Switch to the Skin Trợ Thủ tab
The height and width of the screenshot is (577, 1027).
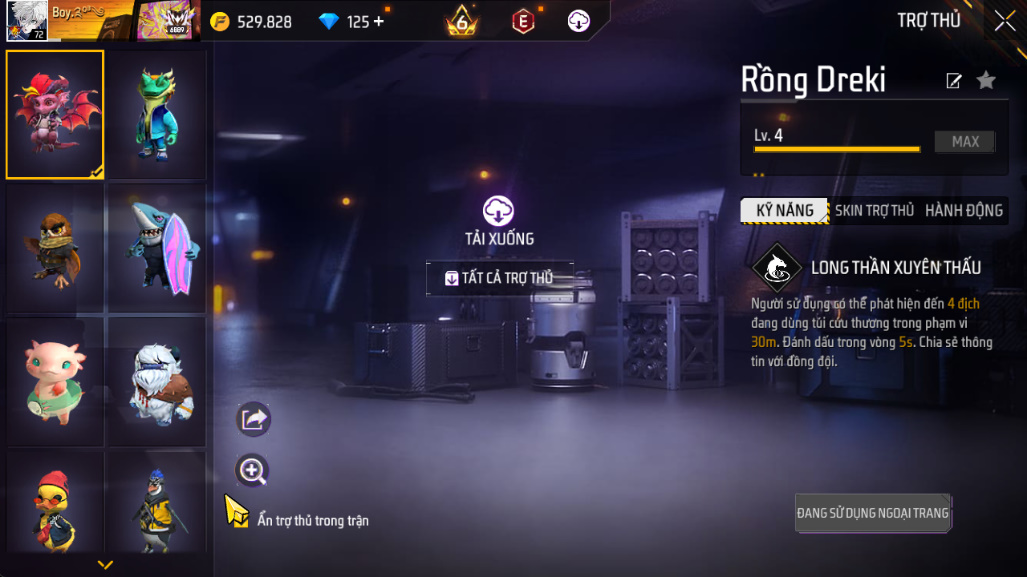[874, 210]
